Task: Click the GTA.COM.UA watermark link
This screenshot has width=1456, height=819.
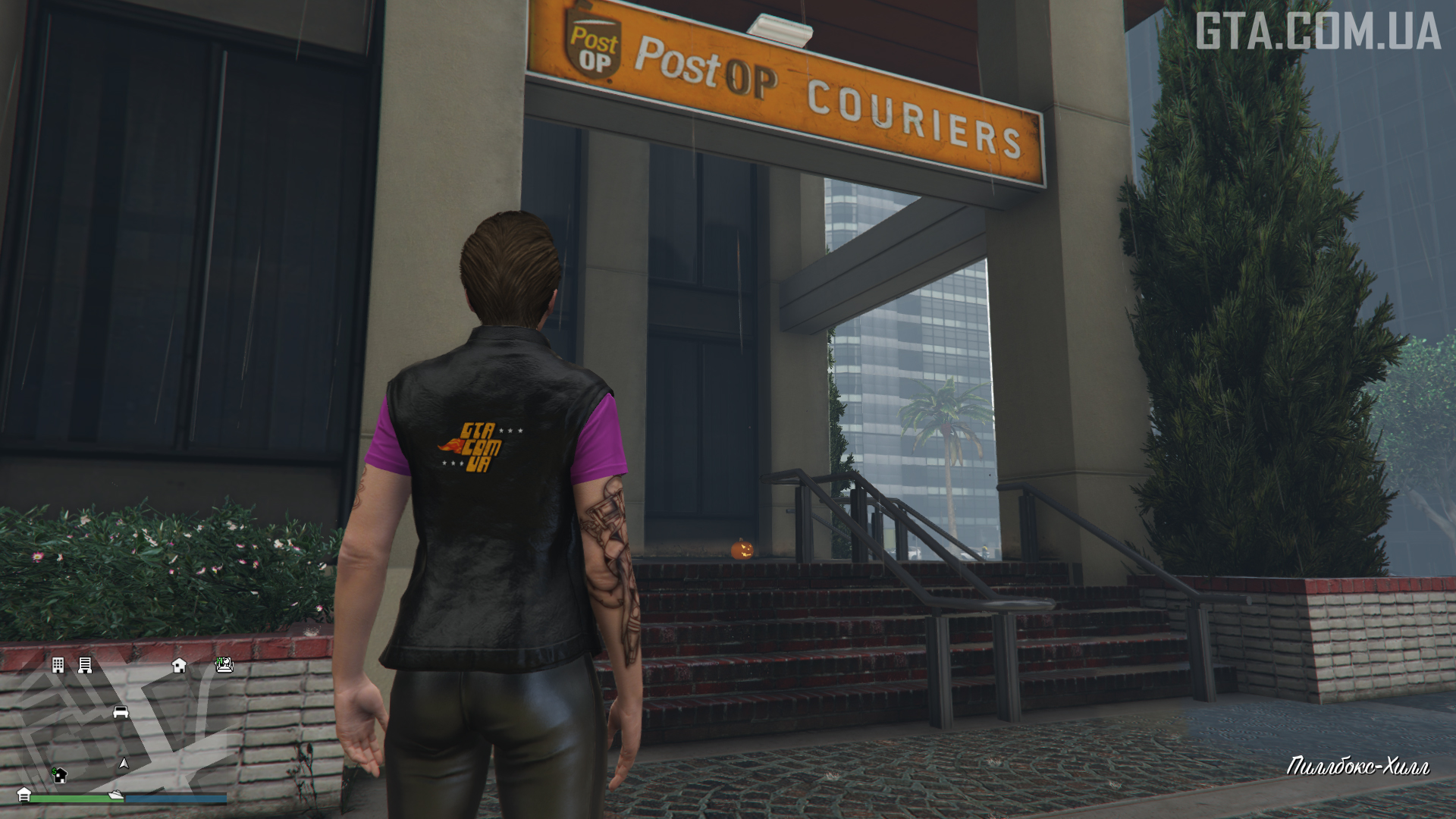Action: pos(1318,32)
